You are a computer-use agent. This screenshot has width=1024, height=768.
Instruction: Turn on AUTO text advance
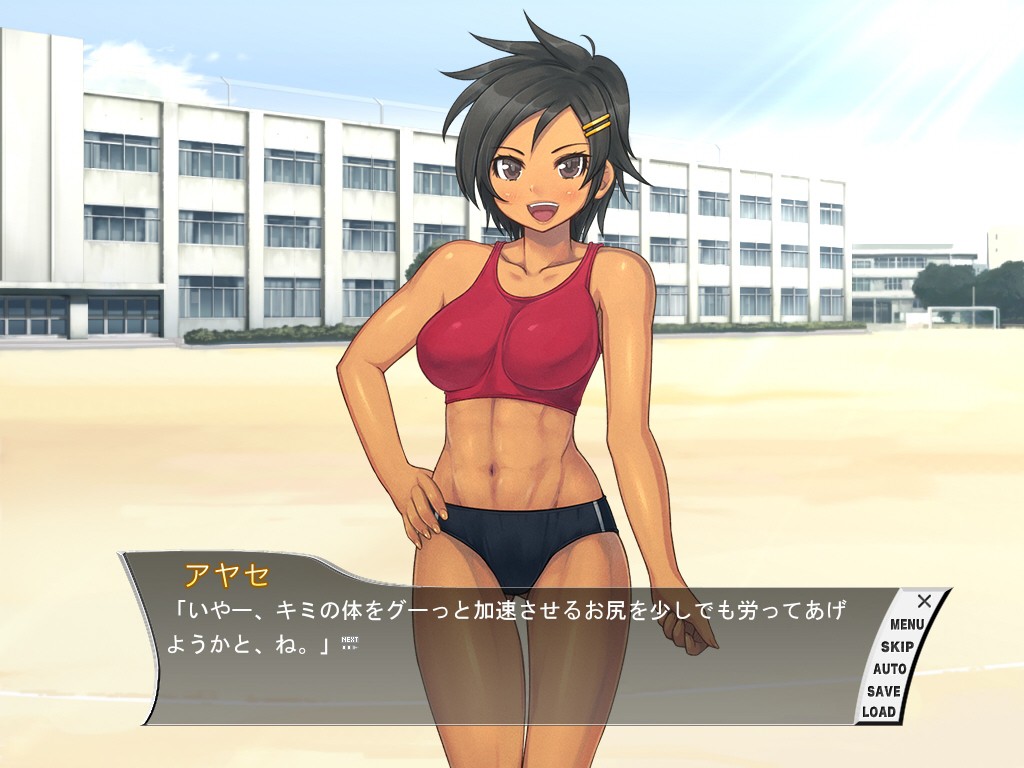(889, 668)
